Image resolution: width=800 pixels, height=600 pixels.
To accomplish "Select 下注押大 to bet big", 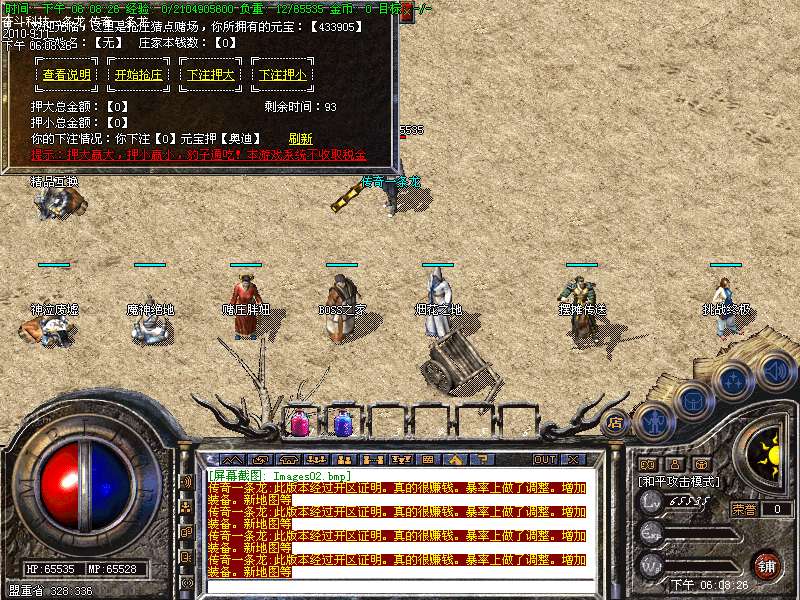I will pyautogui.click(x=210, y=75).
